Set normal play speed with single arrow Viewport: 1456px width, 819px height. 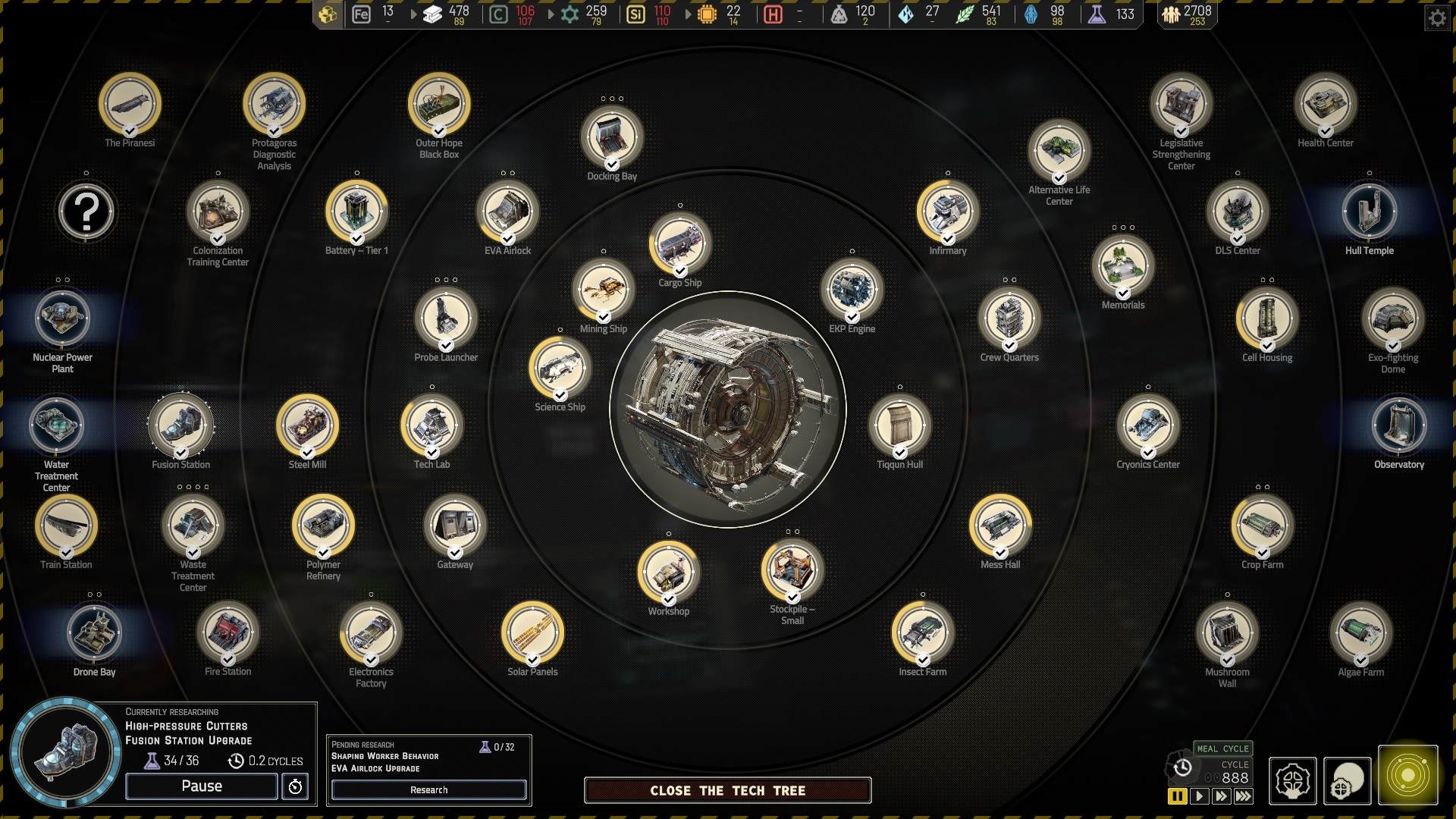pyautogui.click(x=1199, y=796)
